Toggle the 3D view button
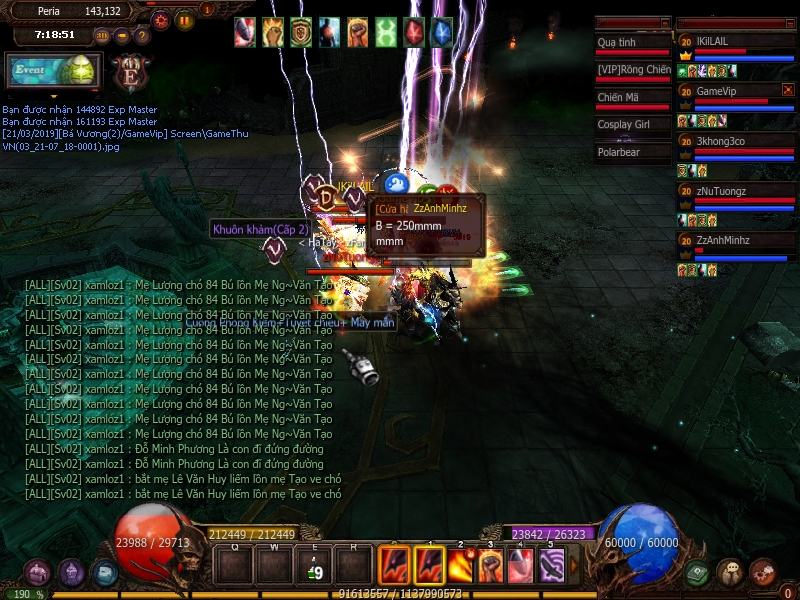Screen dimensions: 800x600 click(102, 36)
